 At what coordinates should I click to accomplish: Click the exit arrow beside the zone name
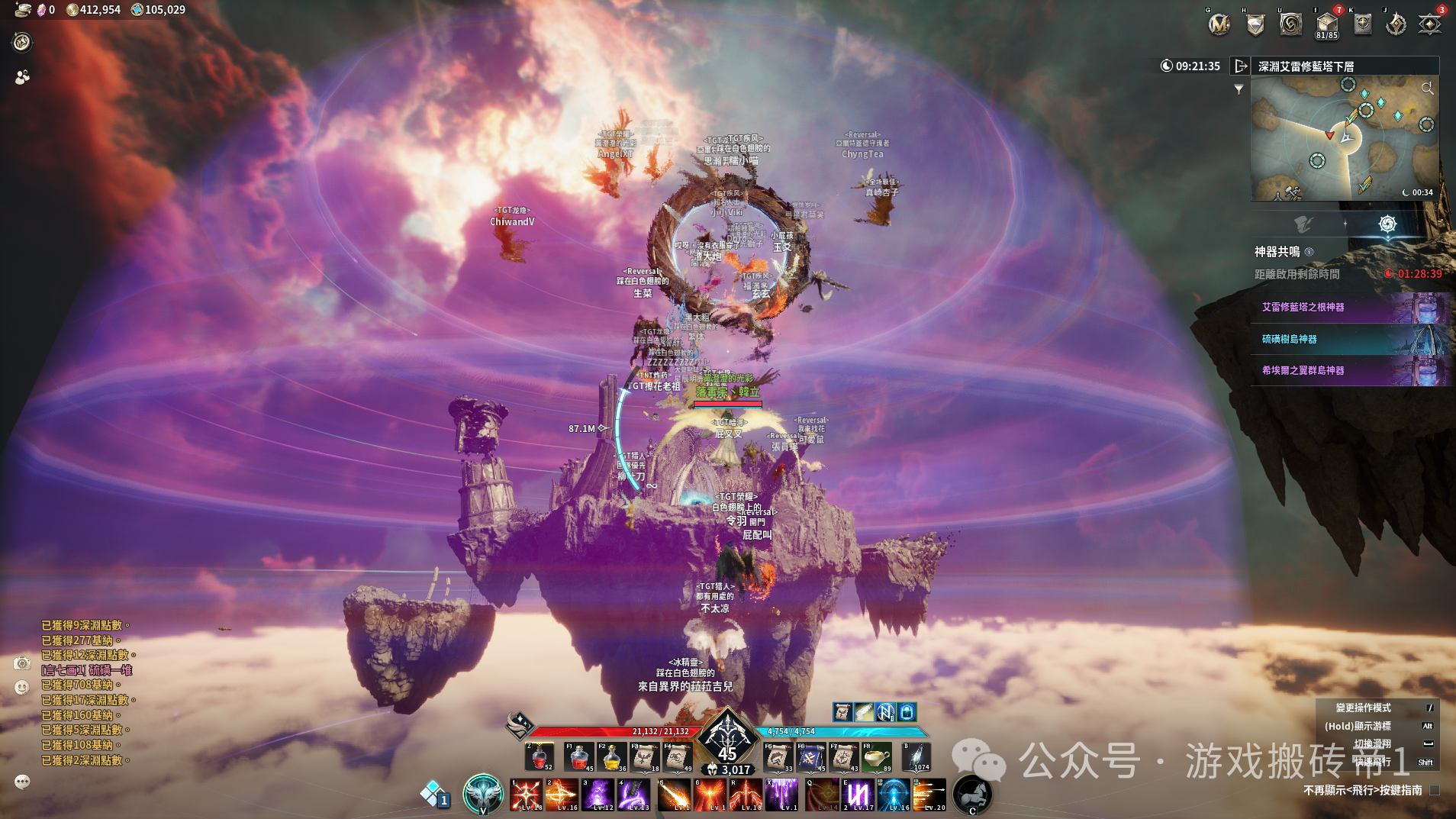[x=1241, y=66]
